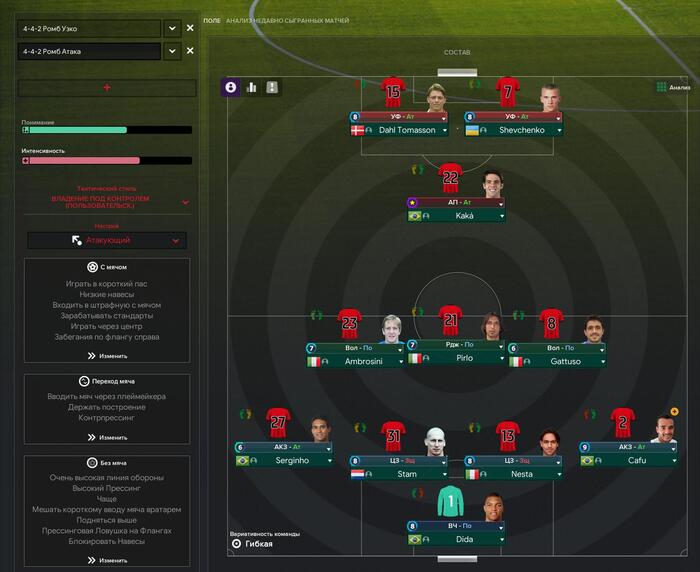
Task: Remove the 4-4-2 Ромб Узко tactic
Action: (190, 28)
